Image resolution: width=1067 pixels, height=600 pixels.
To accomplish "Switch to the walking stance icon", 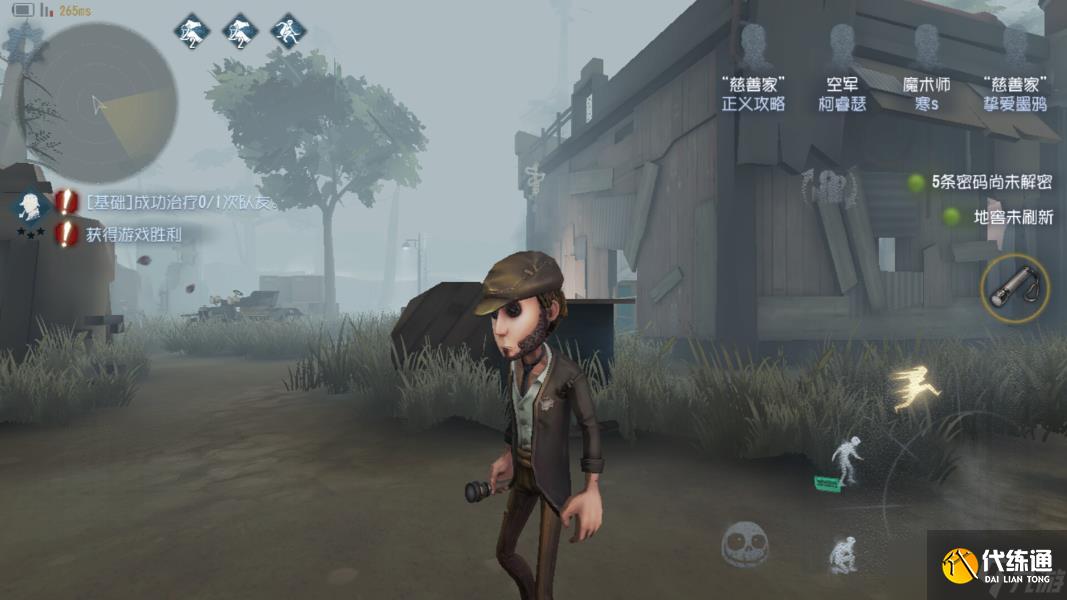I will pos(848,462).
